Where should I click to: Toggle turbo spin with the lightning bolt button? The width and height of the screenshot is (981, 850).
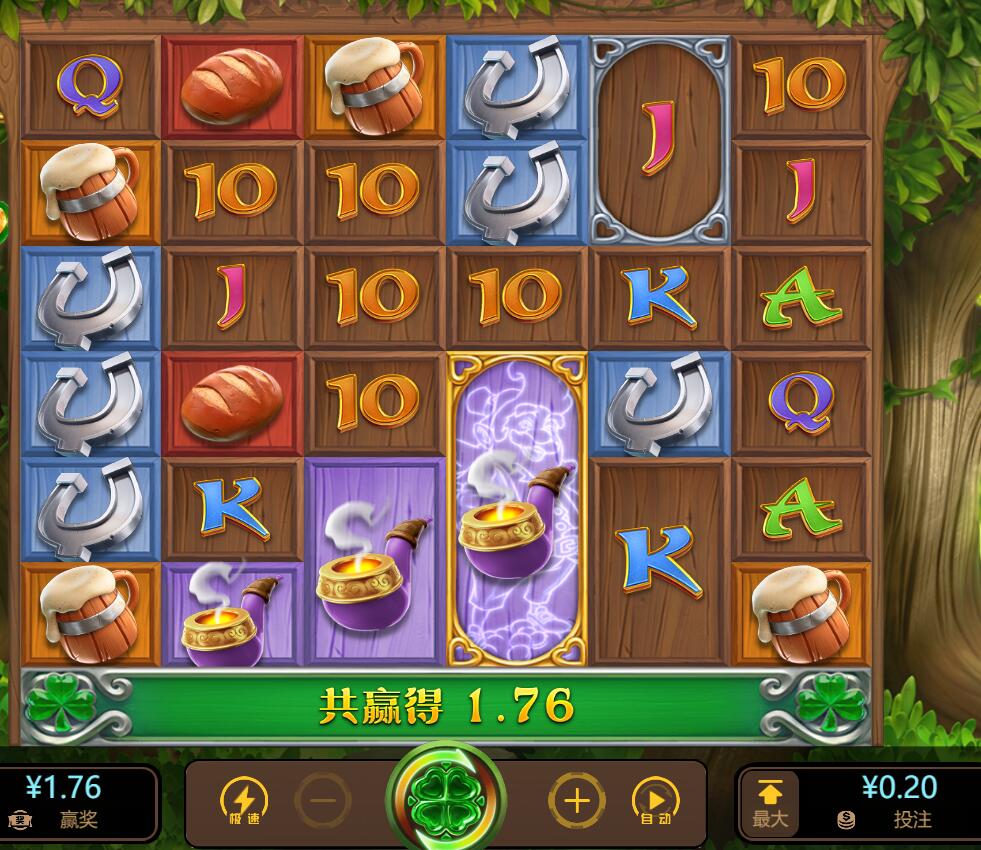click(x=242, y=800)
